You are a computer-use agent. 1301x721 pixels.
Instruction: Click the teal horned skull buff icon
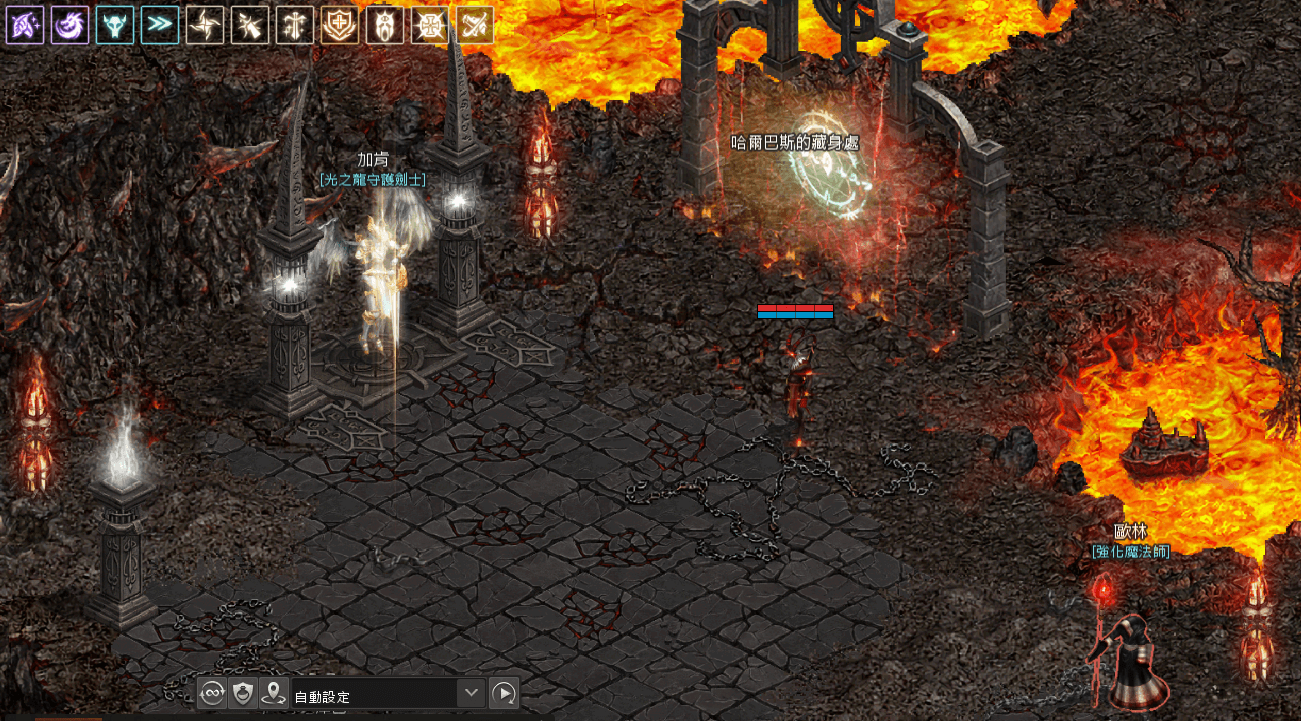point(115,25)
